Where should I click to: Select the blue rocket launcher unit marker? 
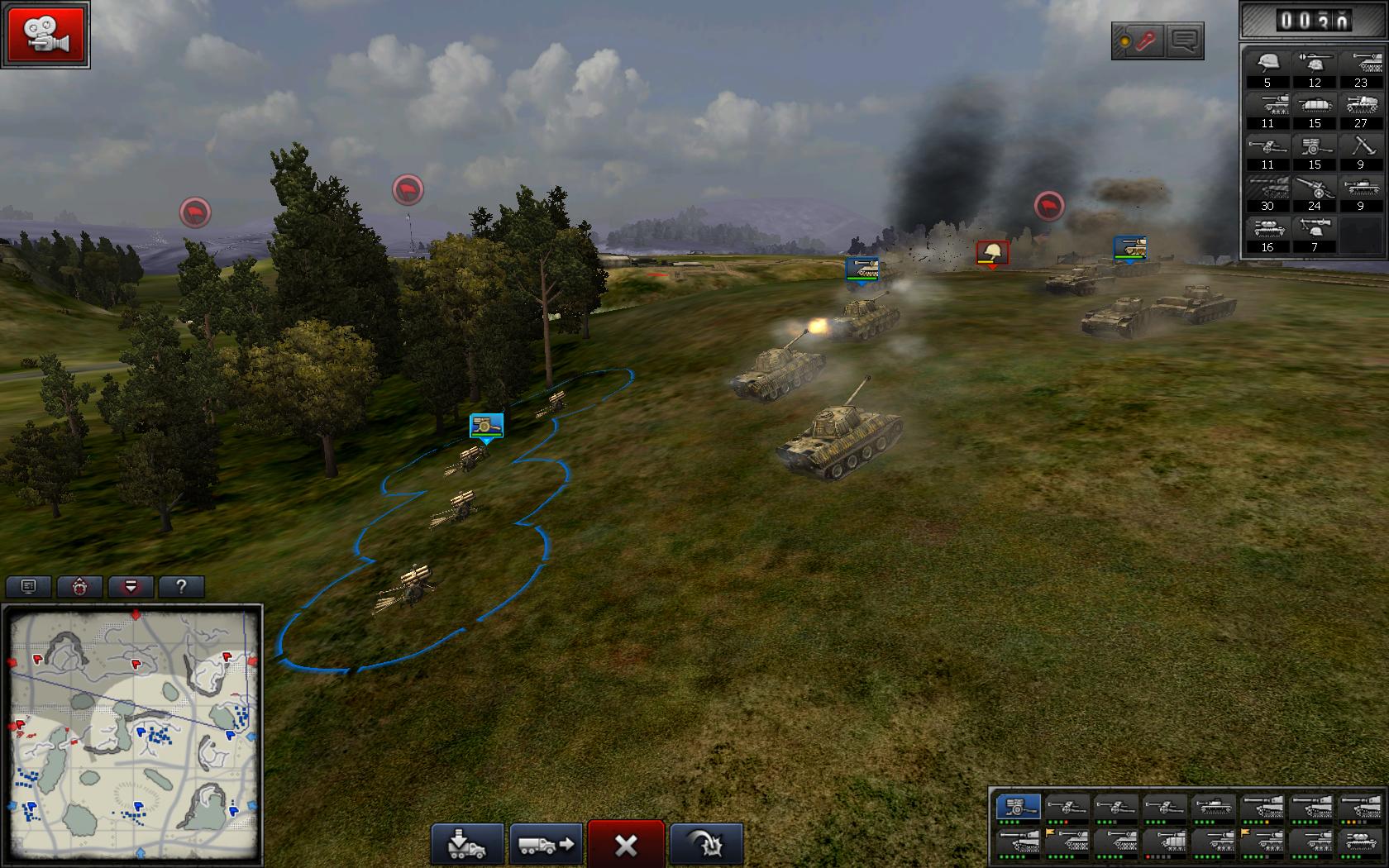[486, 427]
